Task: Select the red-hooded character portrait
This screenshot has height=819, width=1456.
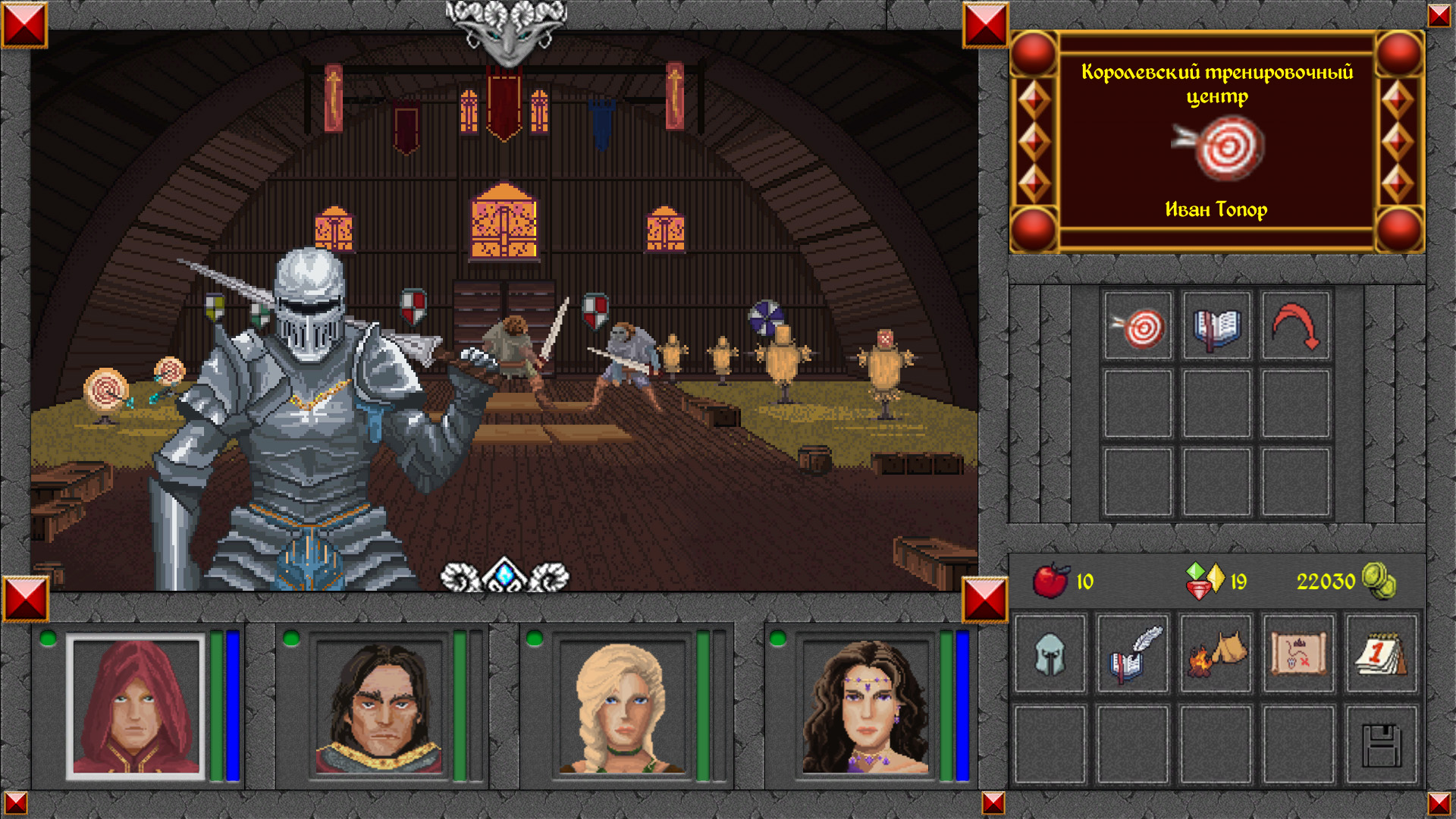Action: point(136,707)
